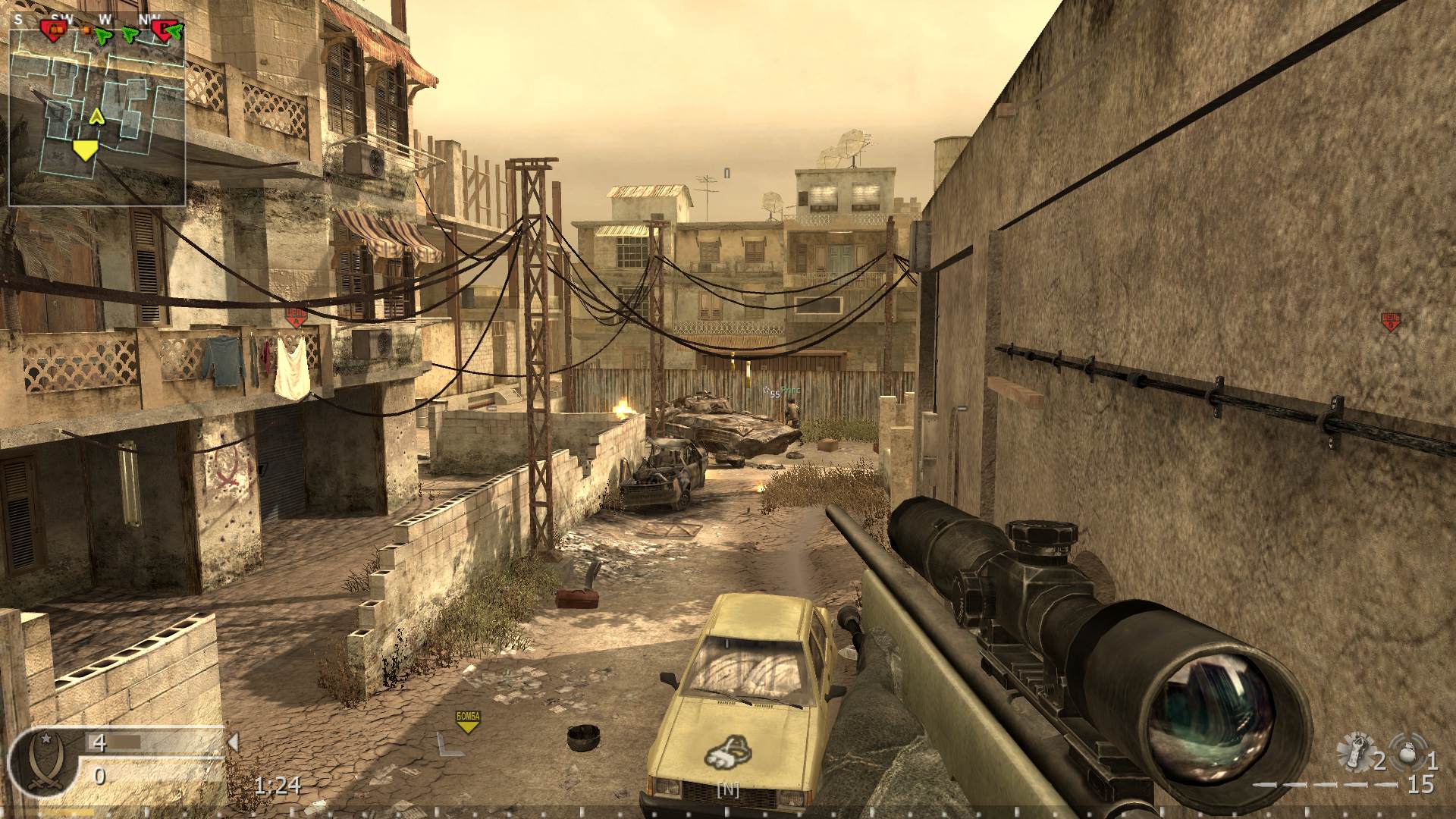1456x819 pixels.
Task: Click the yellow bomb carrier marker on minimap
Action: [x=86, y=150]
